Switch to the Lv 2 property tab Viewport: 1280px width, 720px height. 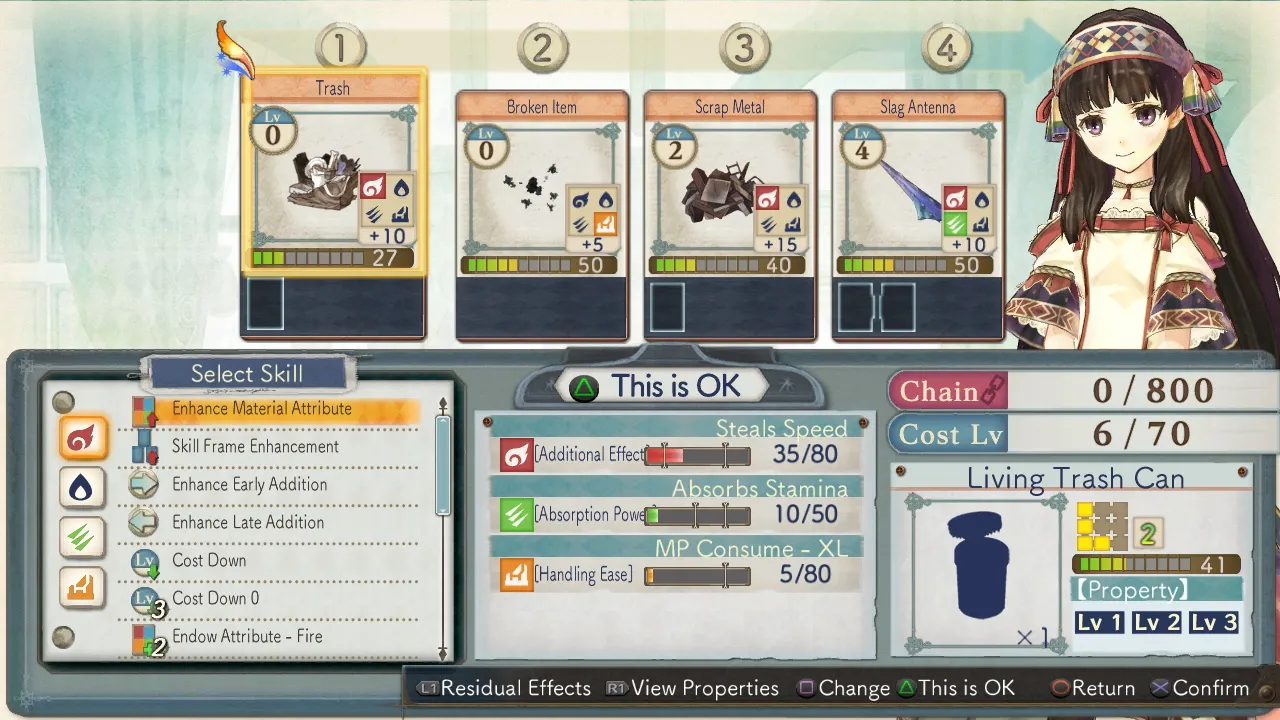1158,622
